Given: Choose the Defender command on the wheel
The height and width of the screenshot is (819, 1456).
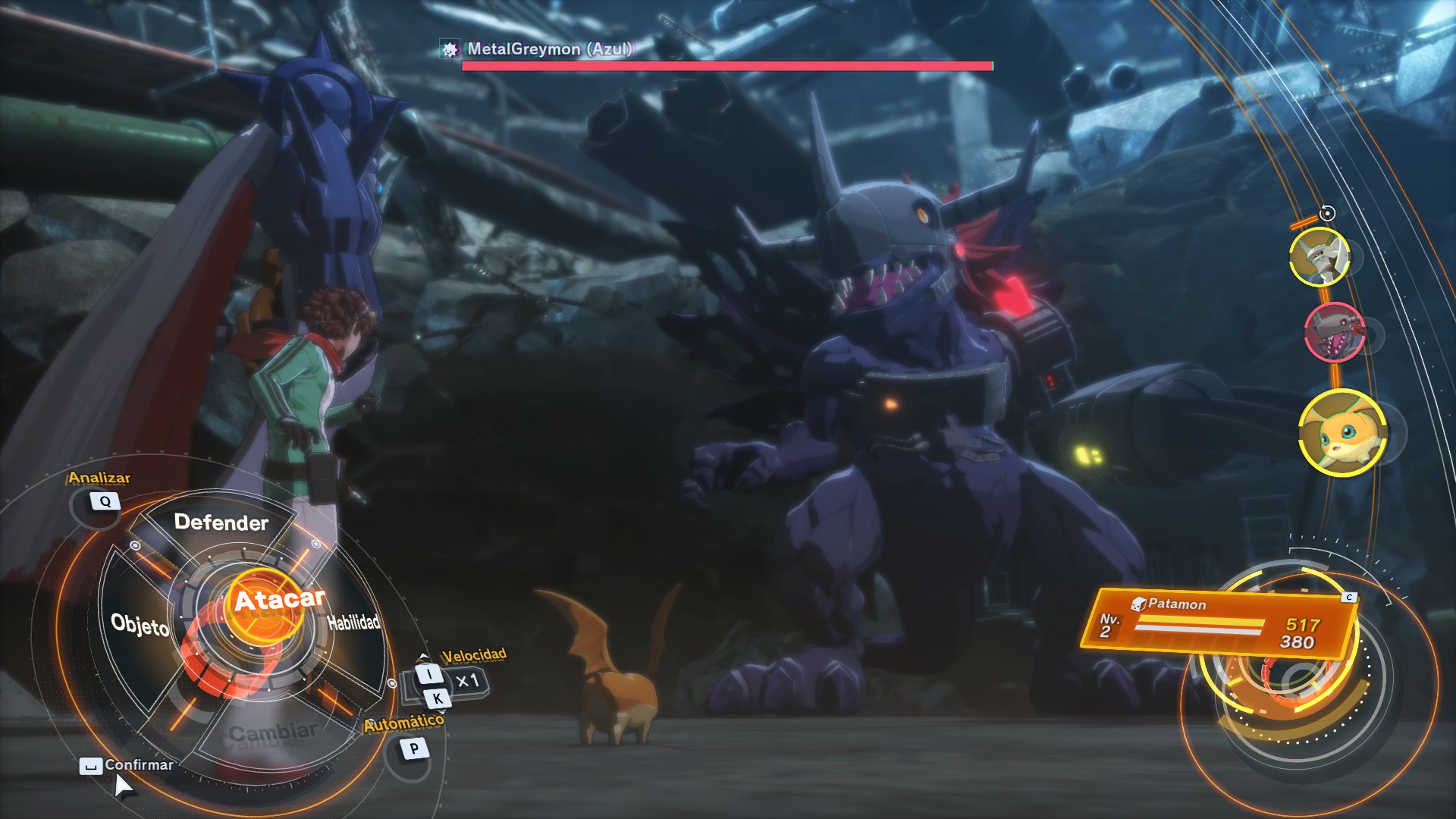Looking at the screenshot, I should [x=219, y=522].
